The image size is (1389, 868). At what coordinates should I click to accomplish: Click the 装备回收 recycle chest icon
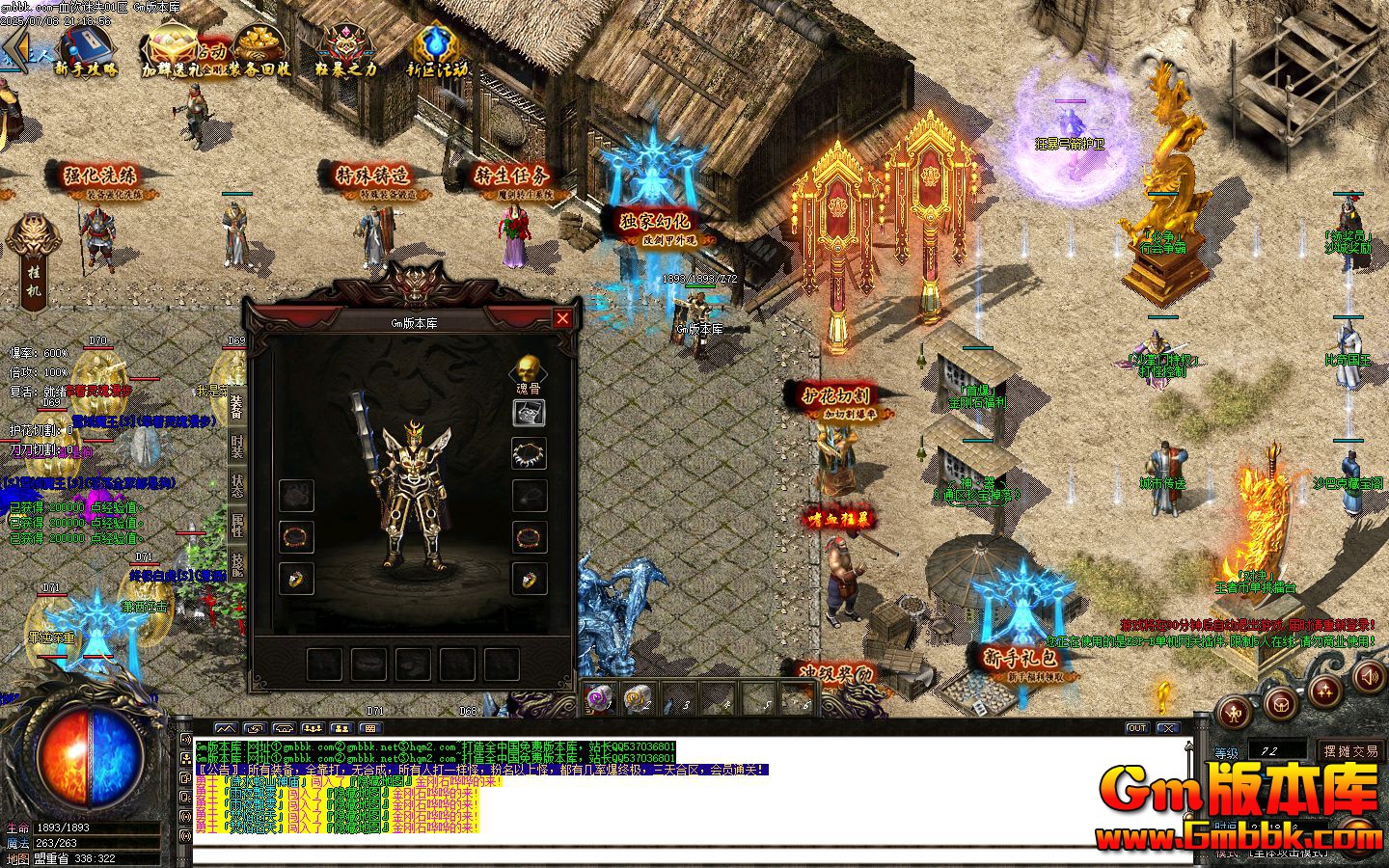tap(259, 43)
